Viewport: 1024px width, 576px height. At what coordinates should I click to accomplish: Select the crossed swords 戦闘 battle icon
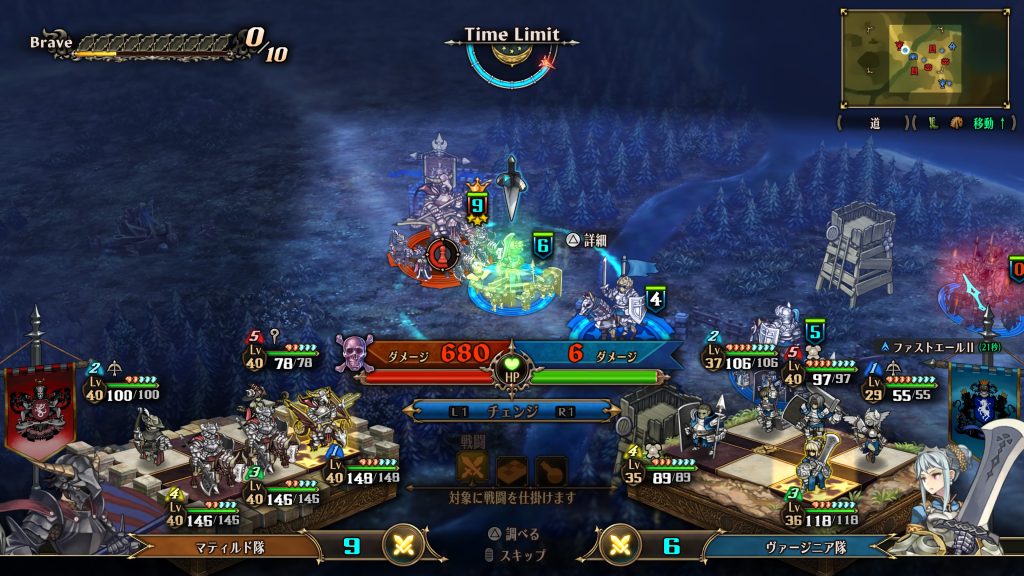pos(473,470)
